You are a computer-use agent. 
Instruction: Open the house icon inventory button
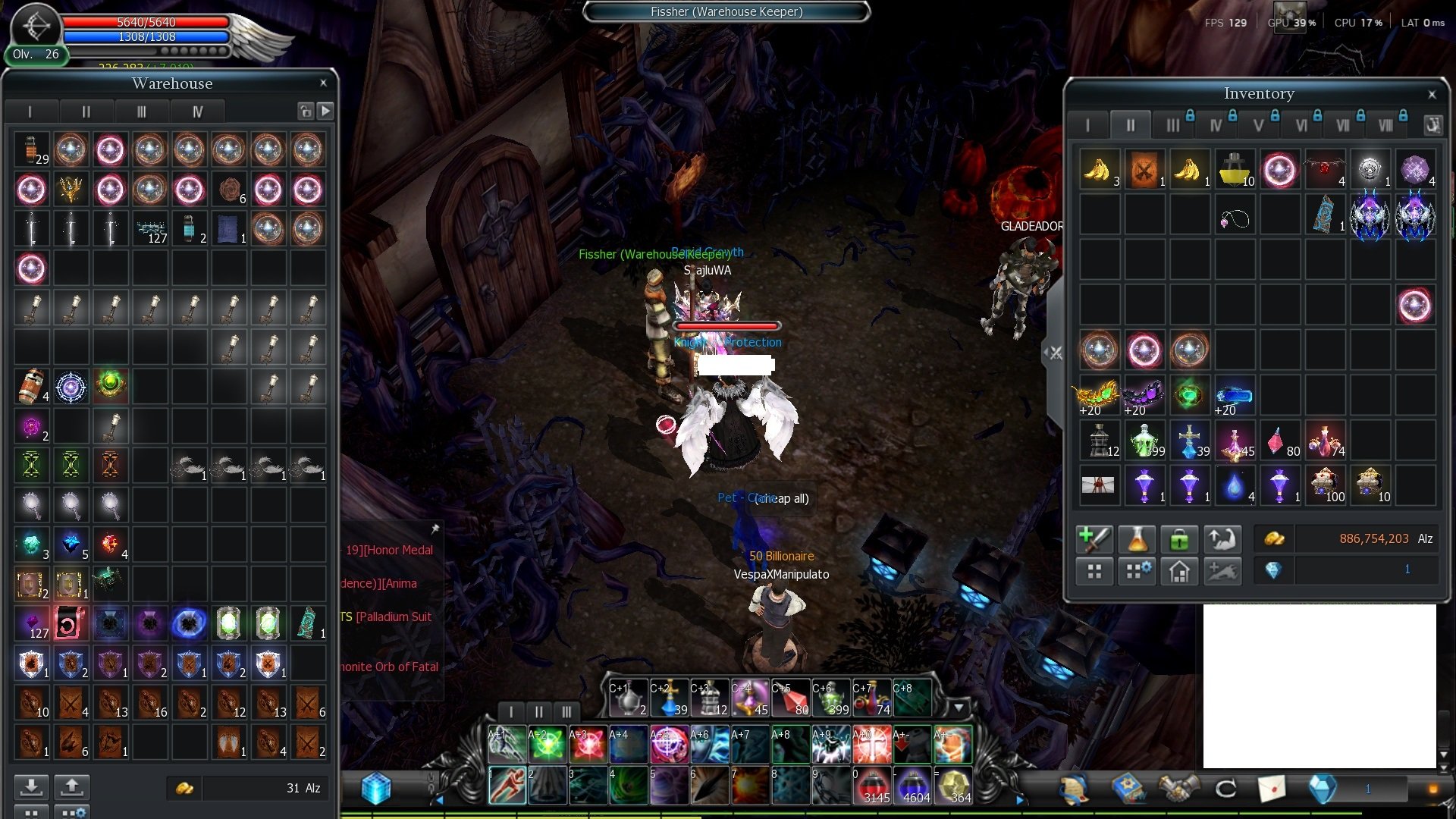1179,571
